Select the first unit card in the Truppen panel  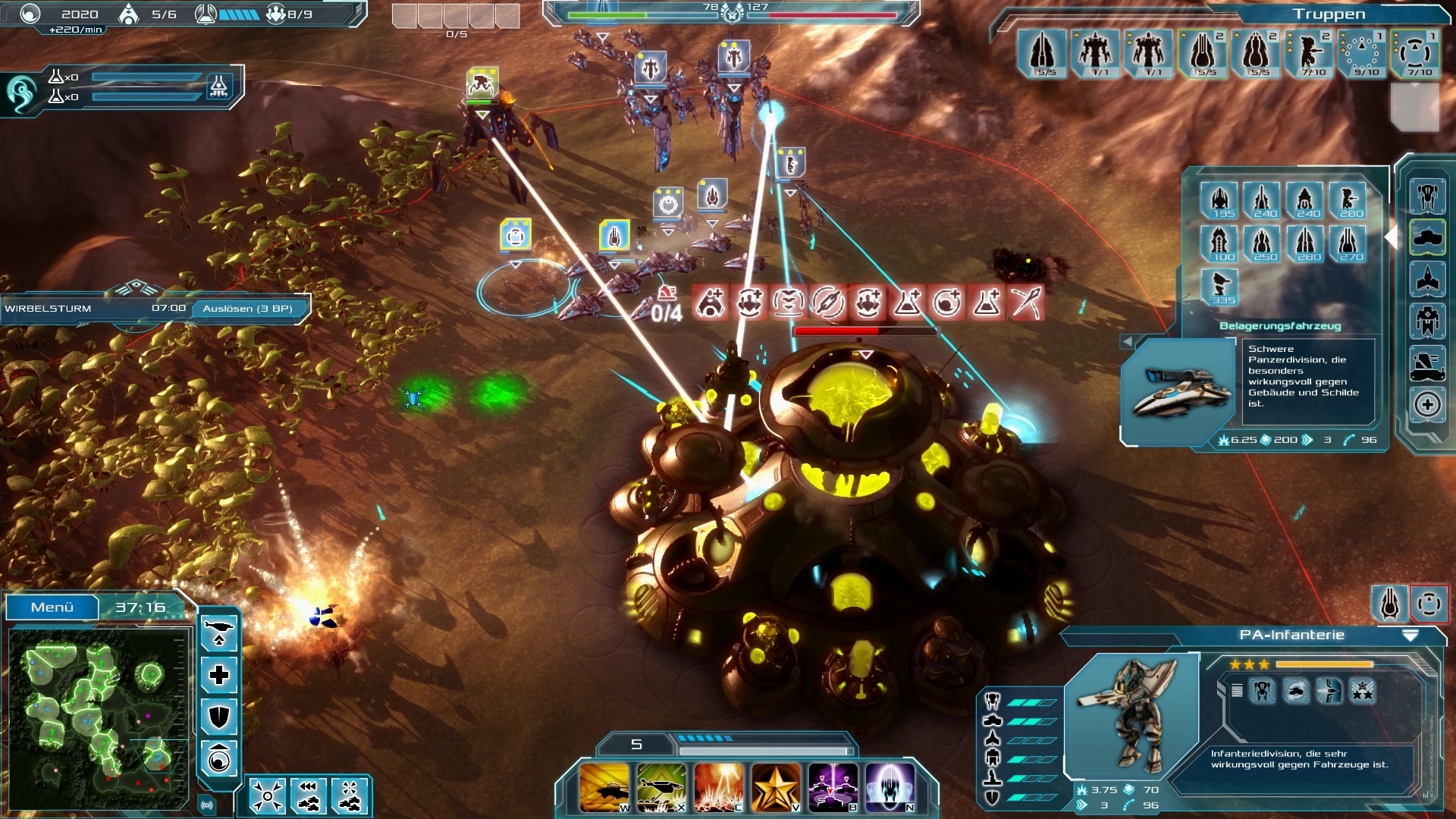(1043, 53)
